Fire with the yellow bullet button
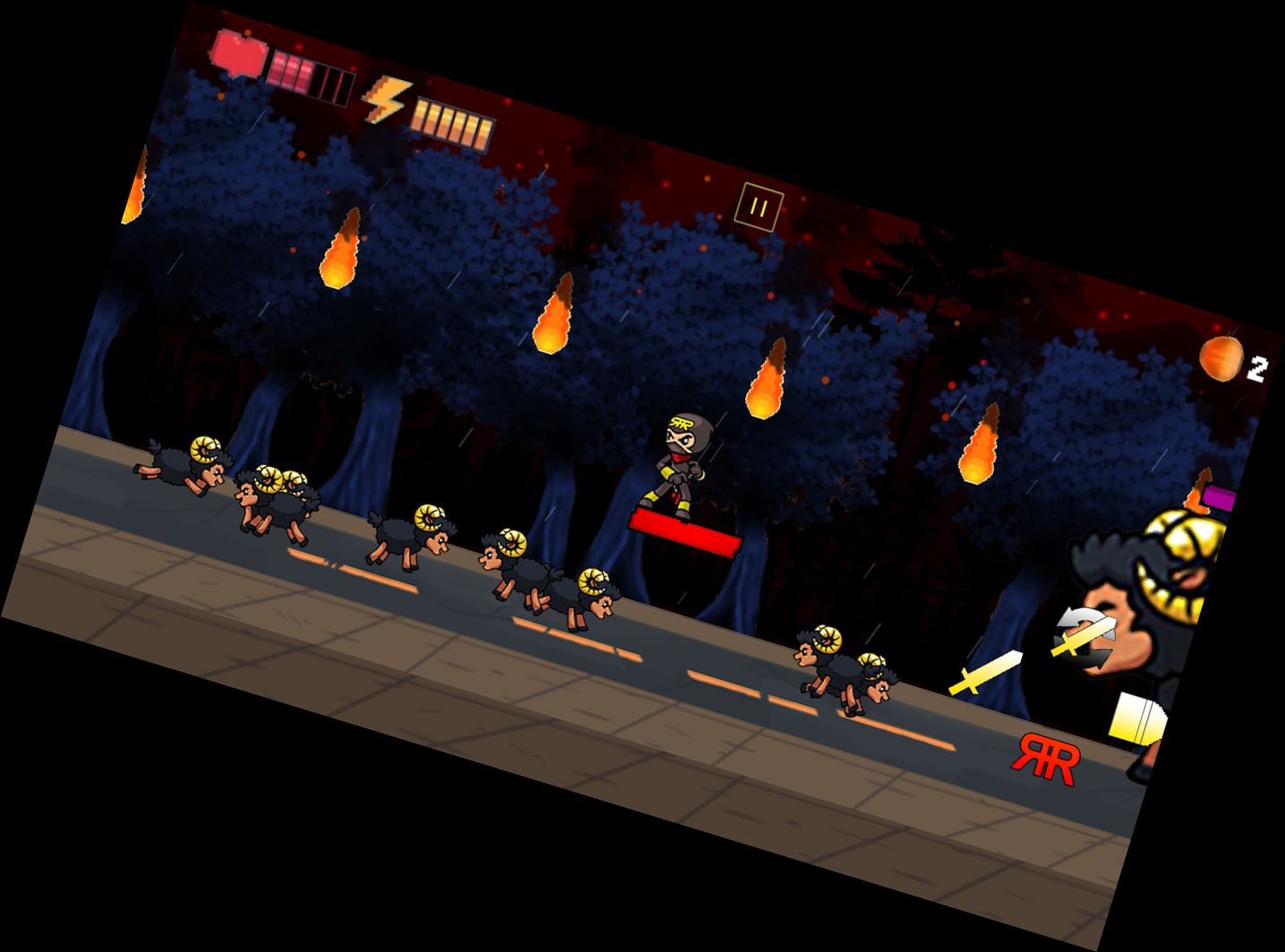This screenshot has width=1285, height=952. coord(1136,716)
